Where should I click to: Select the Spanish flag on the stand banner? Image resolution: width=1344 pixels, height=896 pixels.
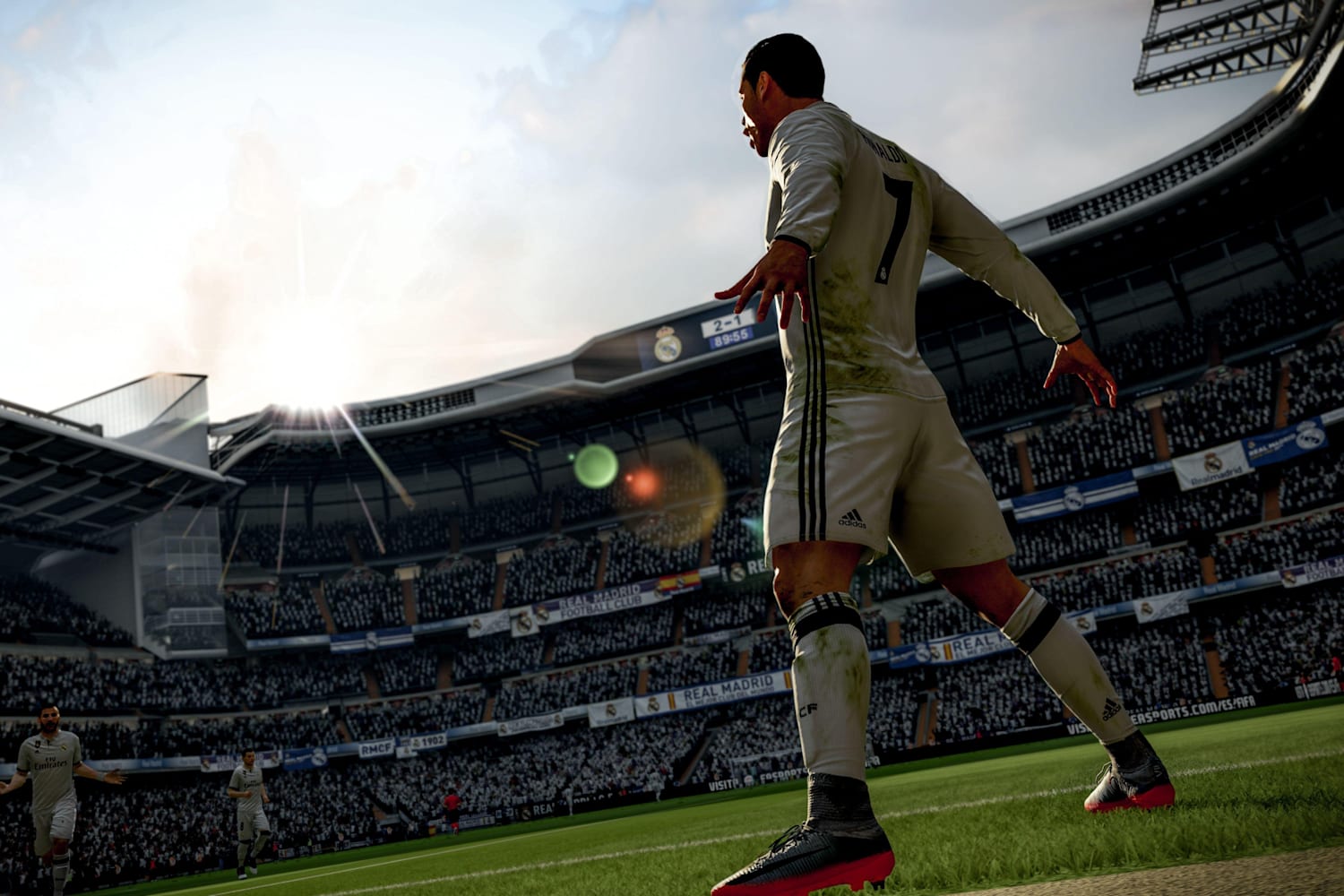click(680, 582)
